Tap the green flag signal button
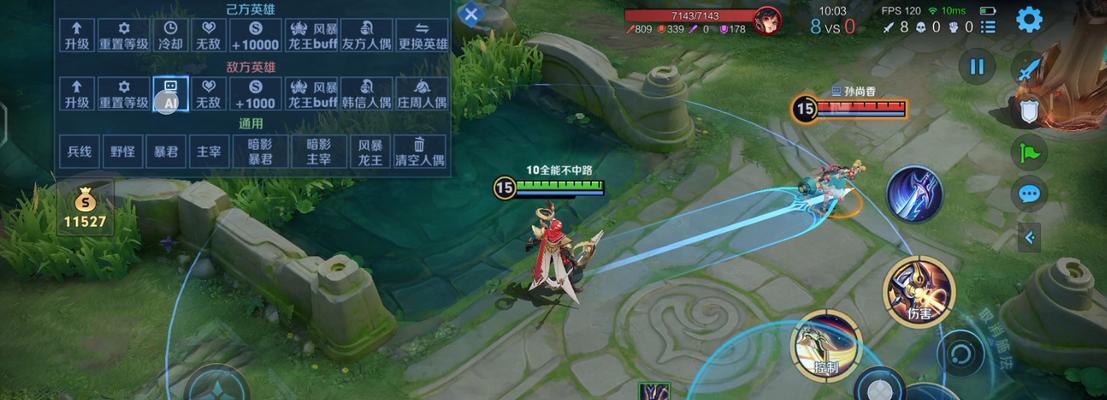The height and width of the screenshot is (400, 1107). tap(1028, 152)
